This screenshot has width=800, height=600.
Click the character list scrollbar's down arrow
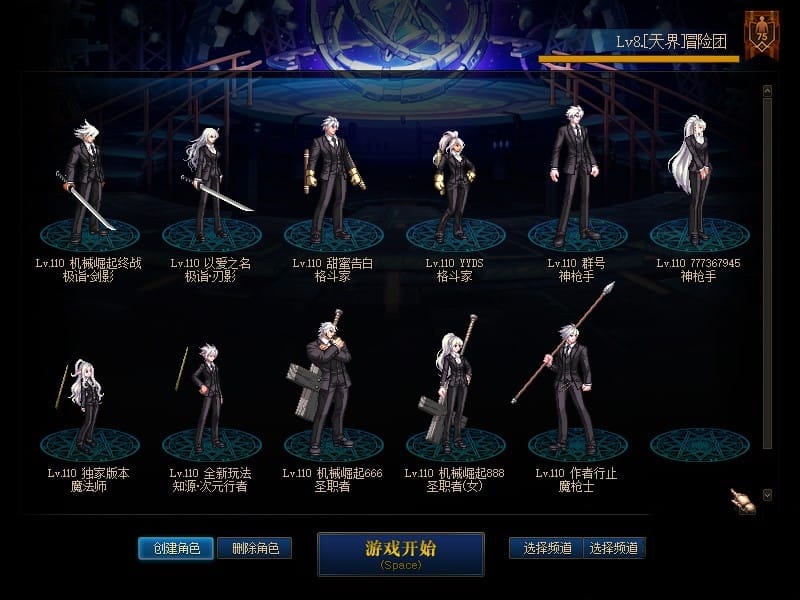(767, 494)
